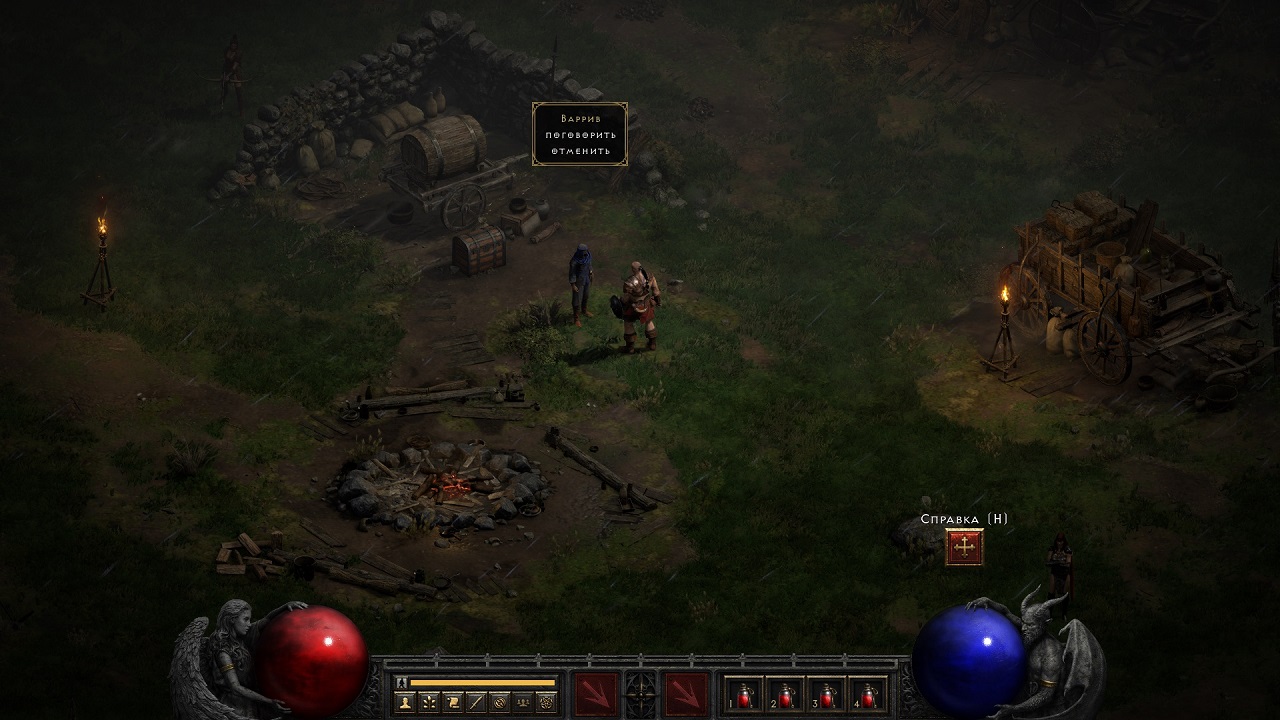1280x720 pixels.
Task: Click the pentagram icon in mini panel
Action: 545,703
